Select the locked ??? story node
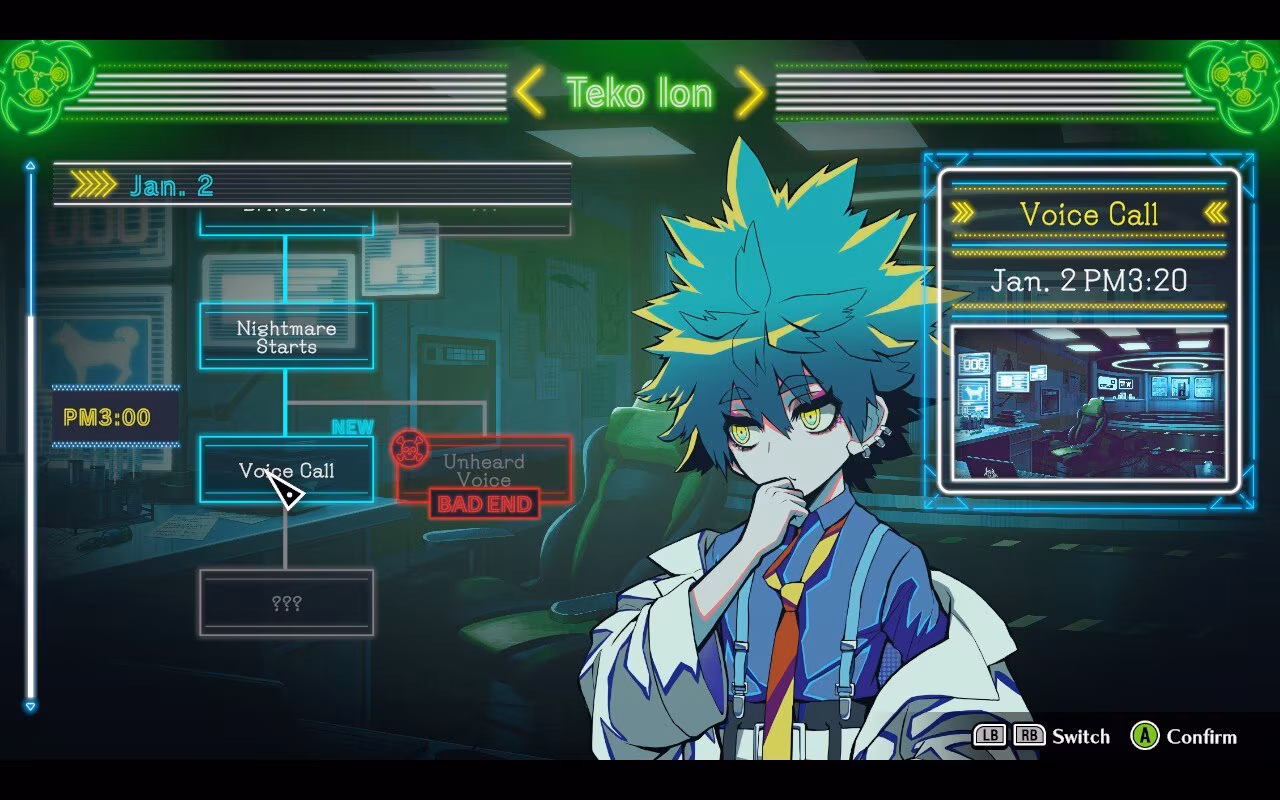Viewport: 1280px width, 800px height. tap(286, 603)
